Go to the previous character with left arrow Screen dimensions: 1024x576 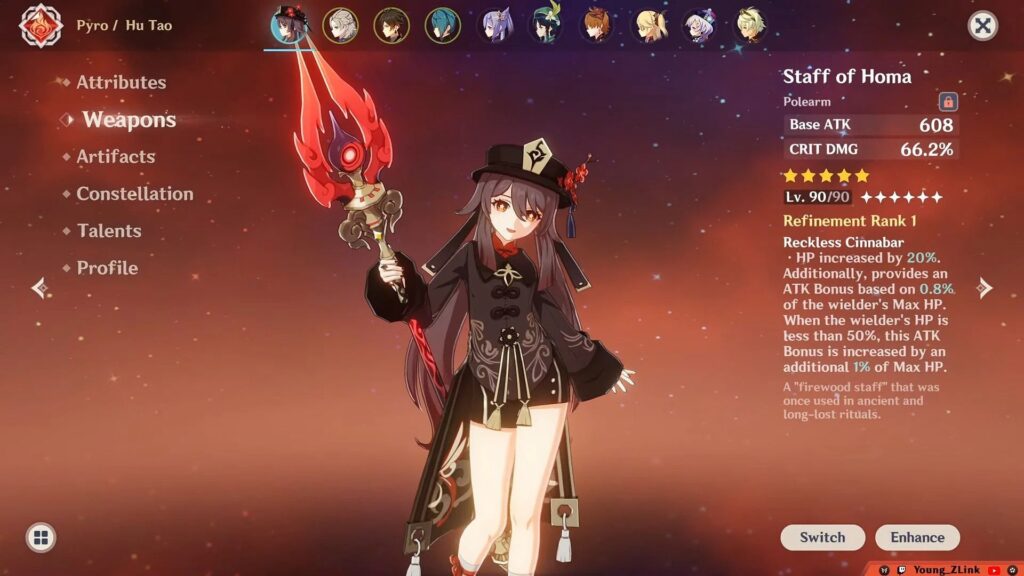(40, 288)
